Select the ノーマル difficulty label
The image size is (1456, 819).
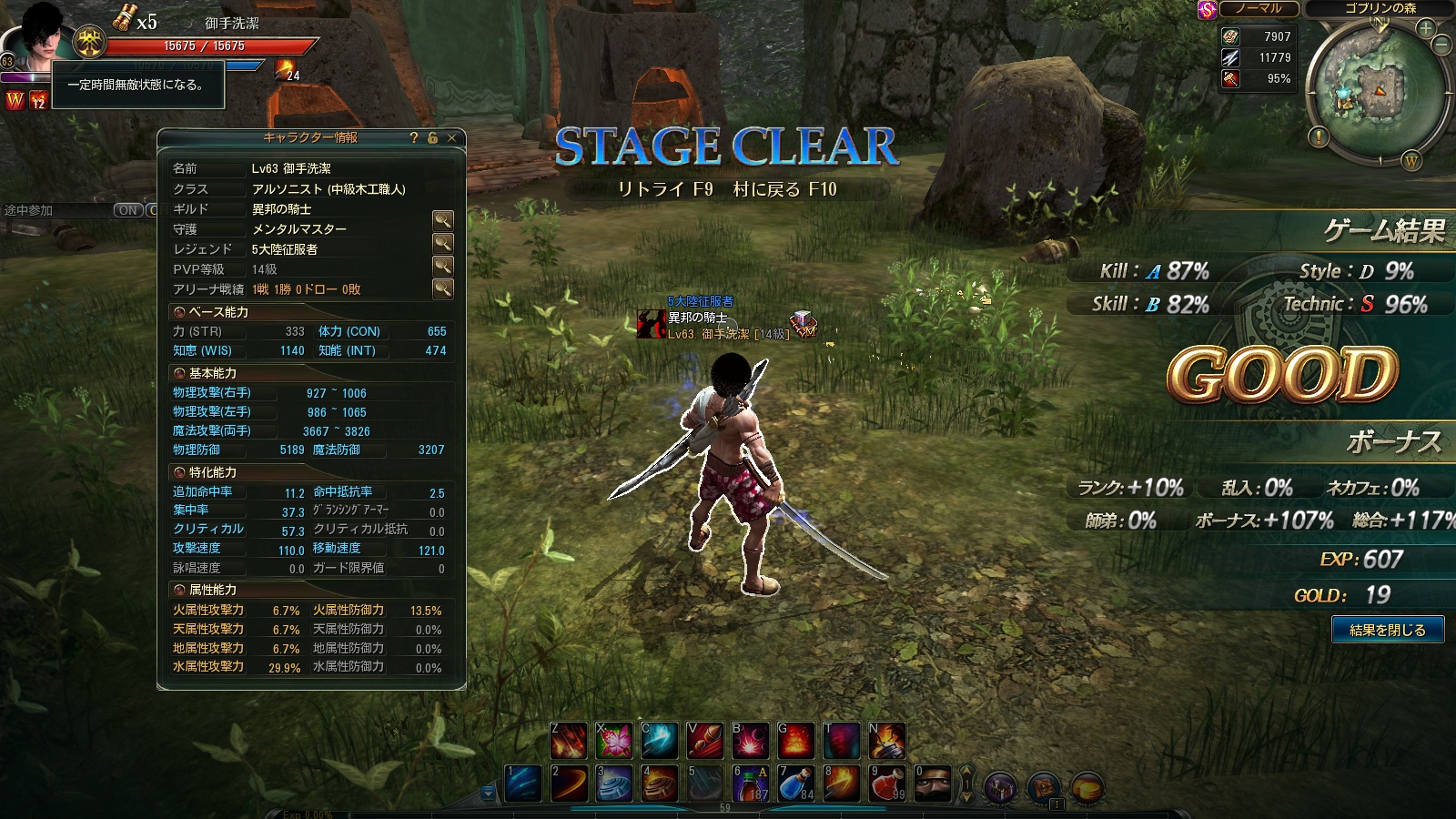click(x=1259, y=8)
